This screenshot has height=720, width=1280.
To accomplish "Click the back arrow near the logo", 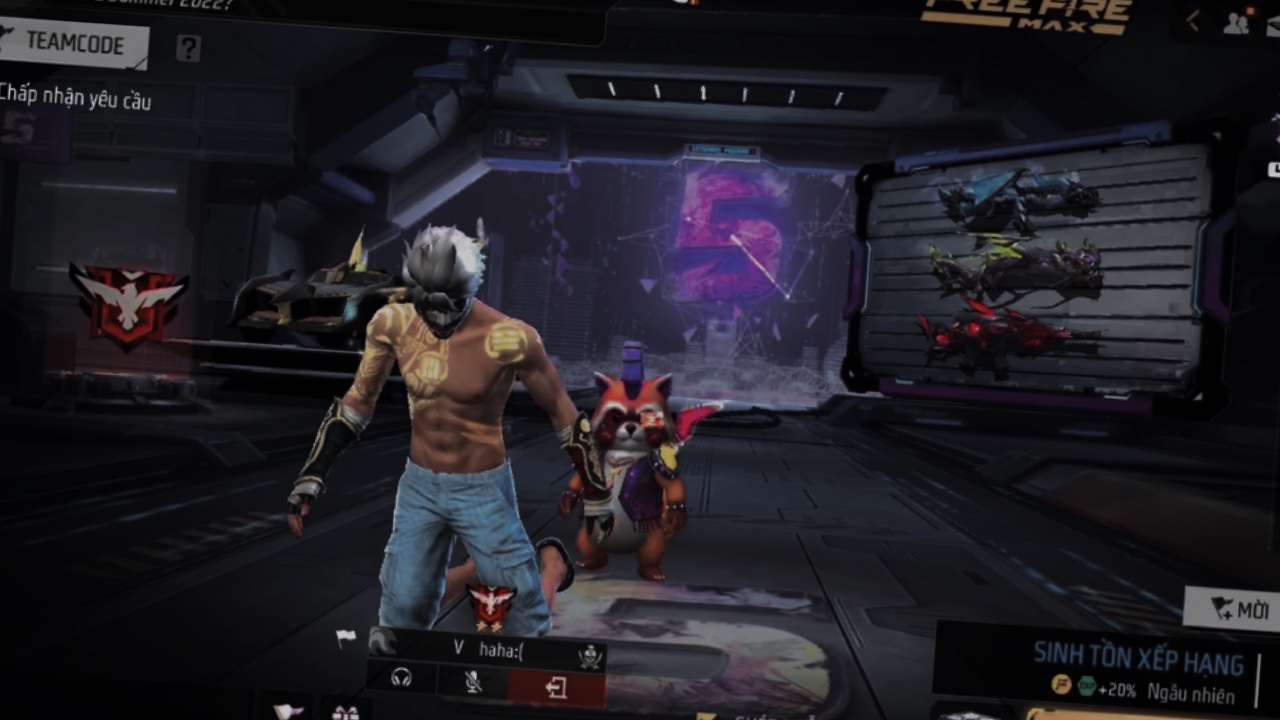I will pos(1192,22).
